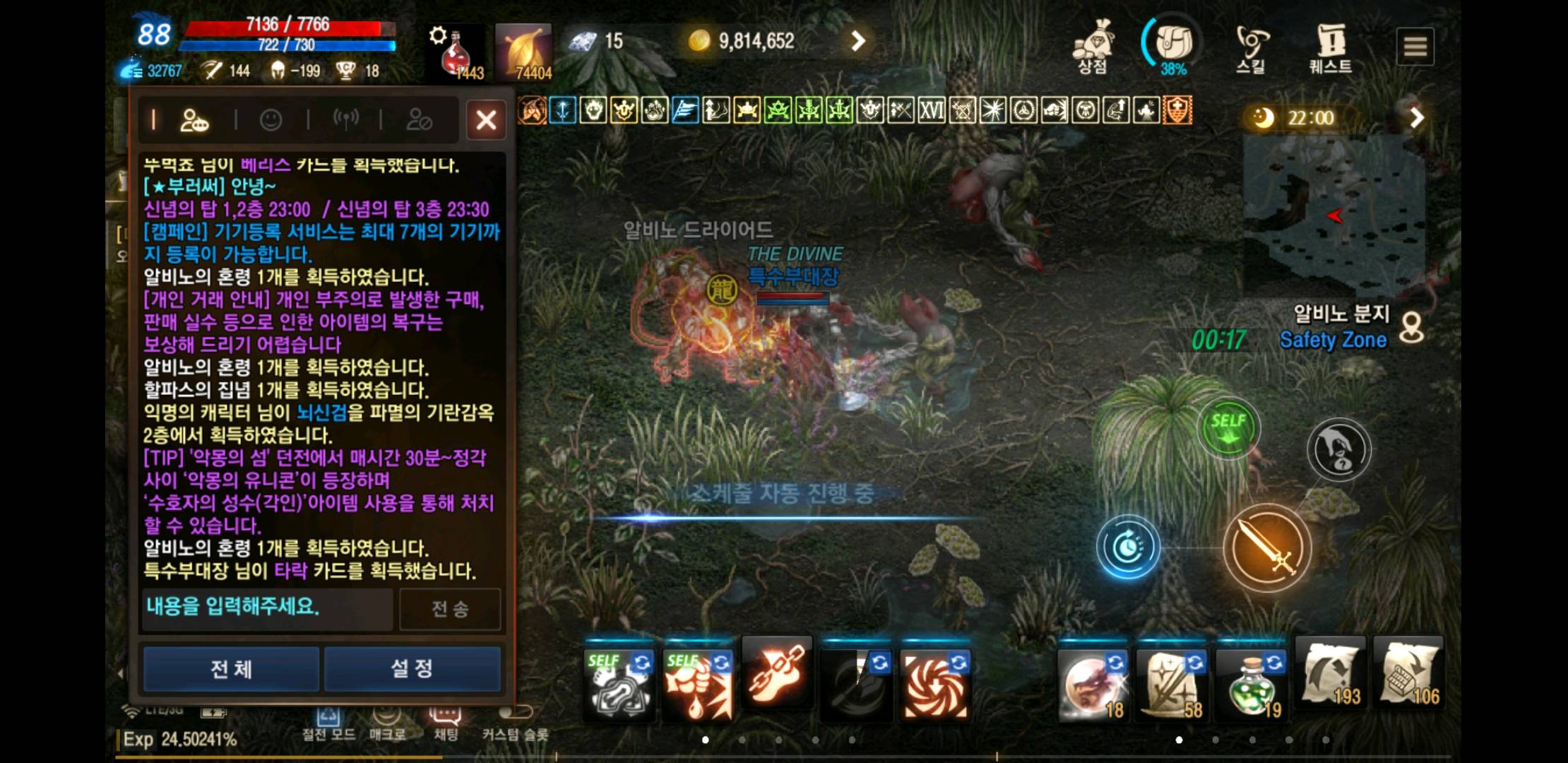Image resolution: width=1568 pixels, height=763 pixels.
Task: Switch to the emoticon chat tab
Action: [271, 120]
